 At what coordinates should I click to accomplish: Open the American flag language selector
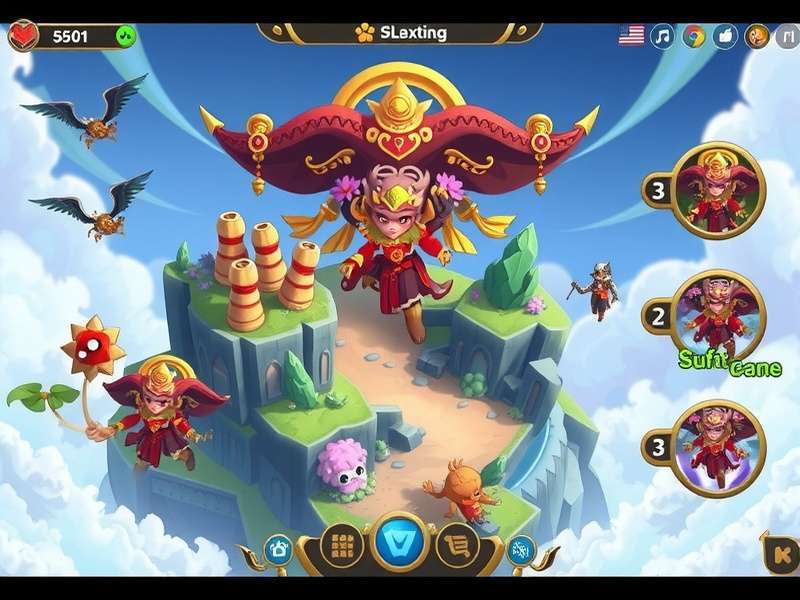click(x=632, y=36)
